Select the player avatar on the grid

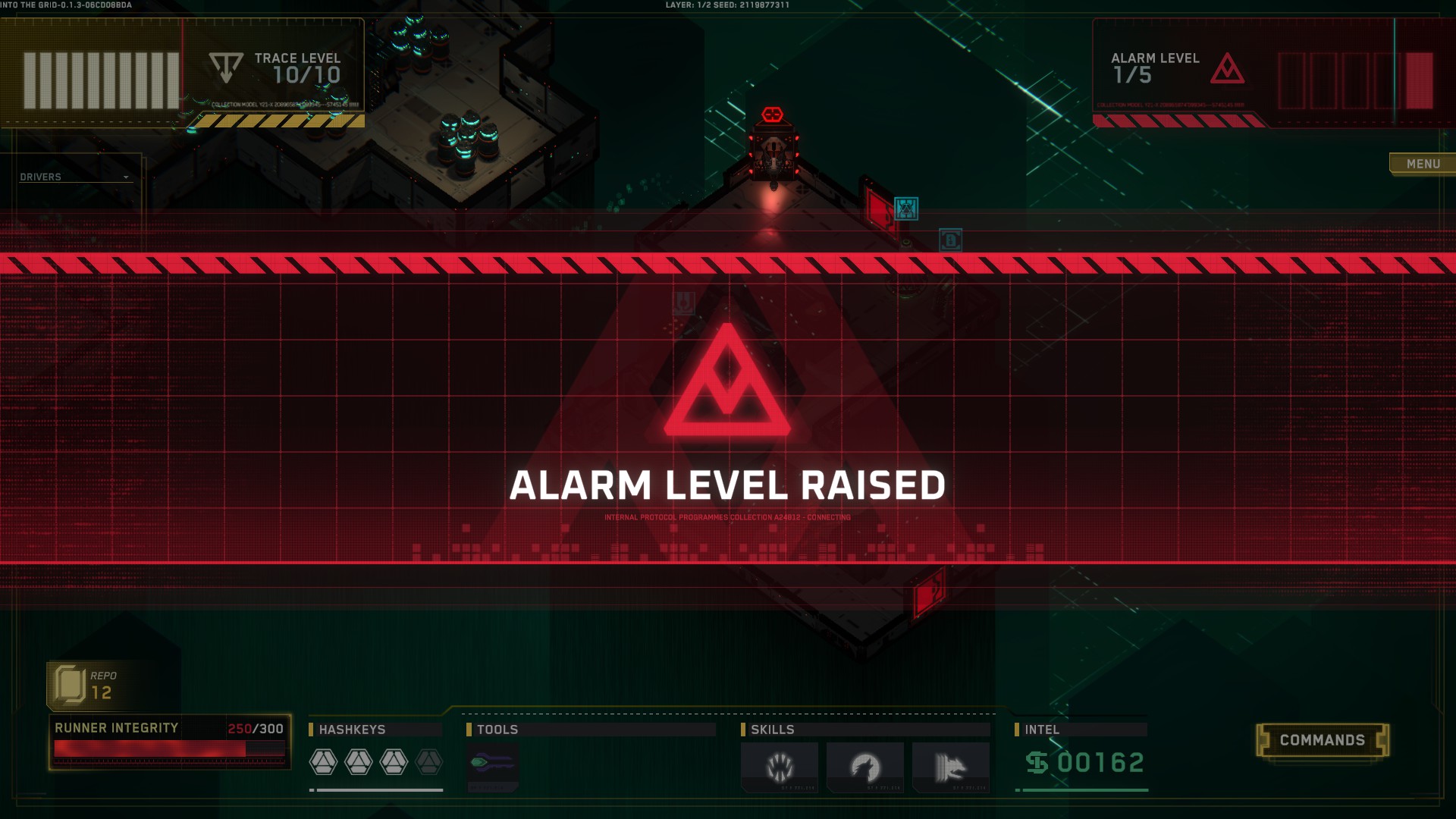pyautogui.click(x=773, y=152)
